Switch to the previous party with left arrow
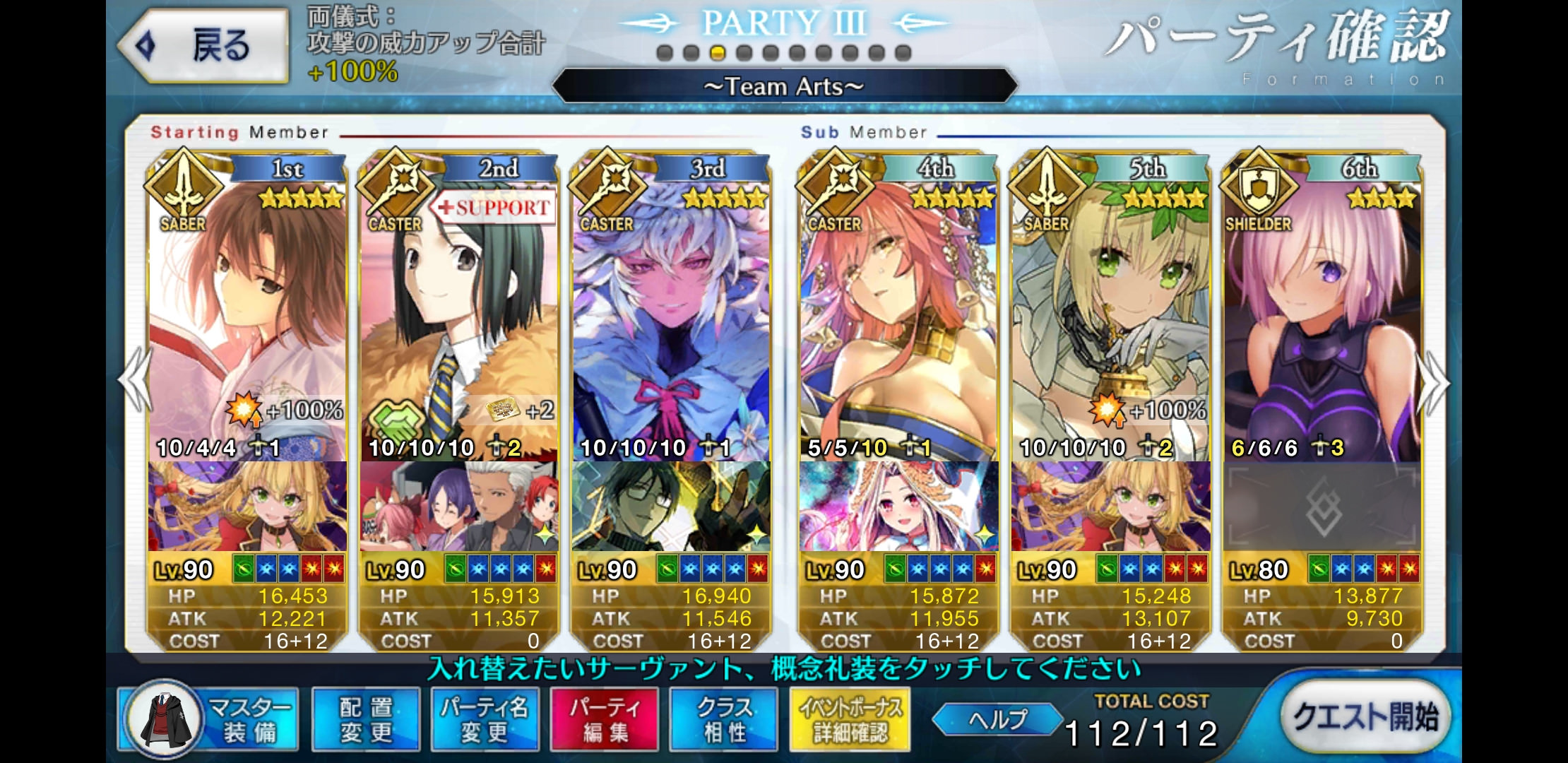Screen dimensions: 1568x763 tap(134, 381)
